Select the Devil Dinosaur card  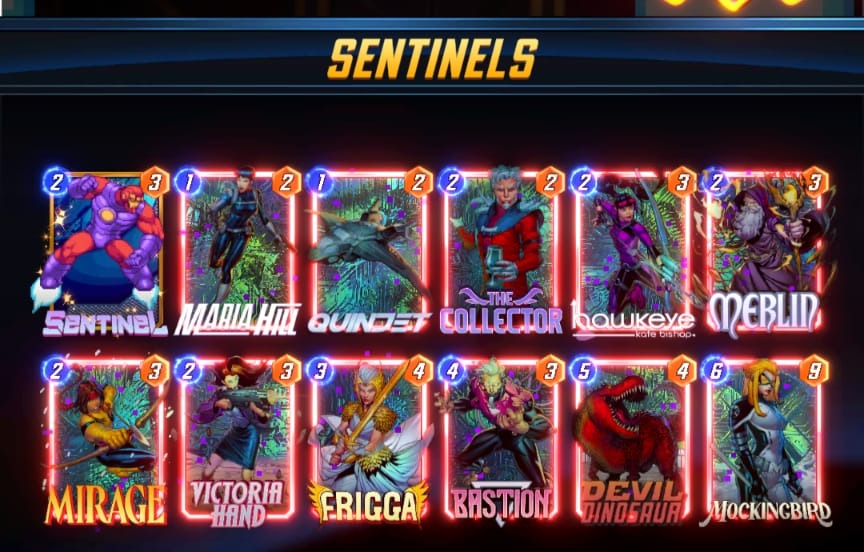point(632,438)
